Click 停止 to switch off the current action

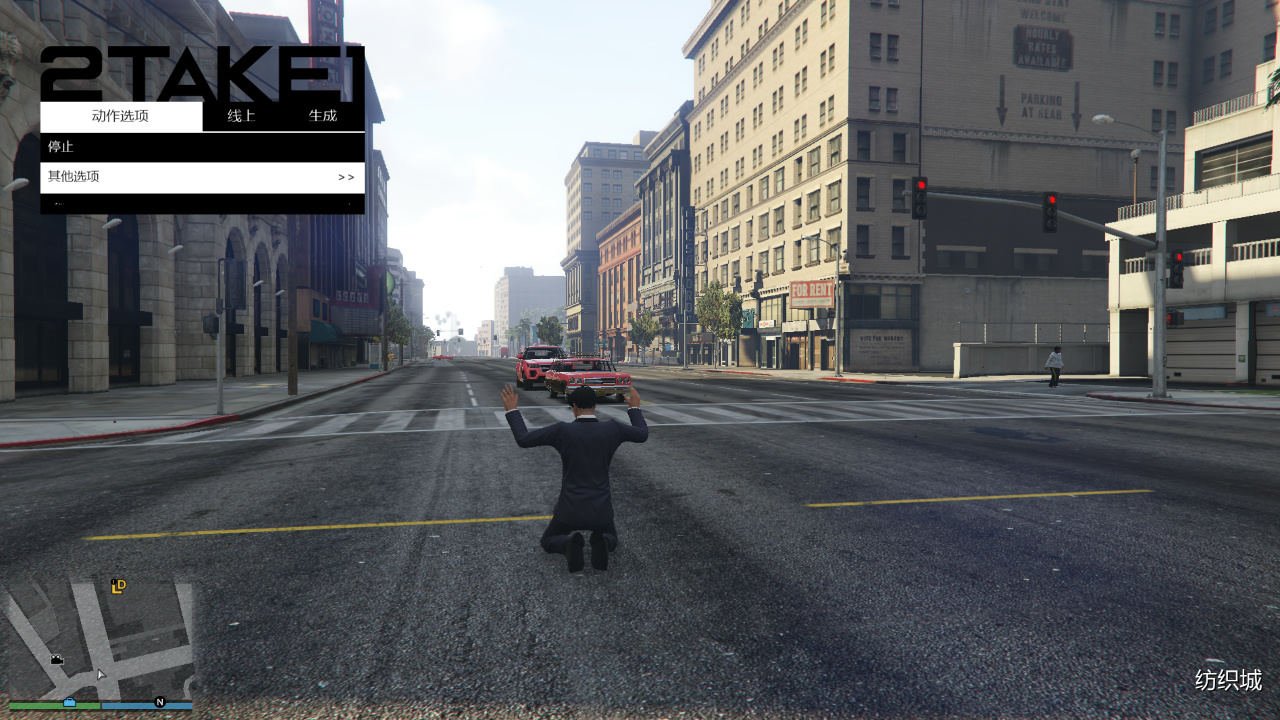coord(60,145)
